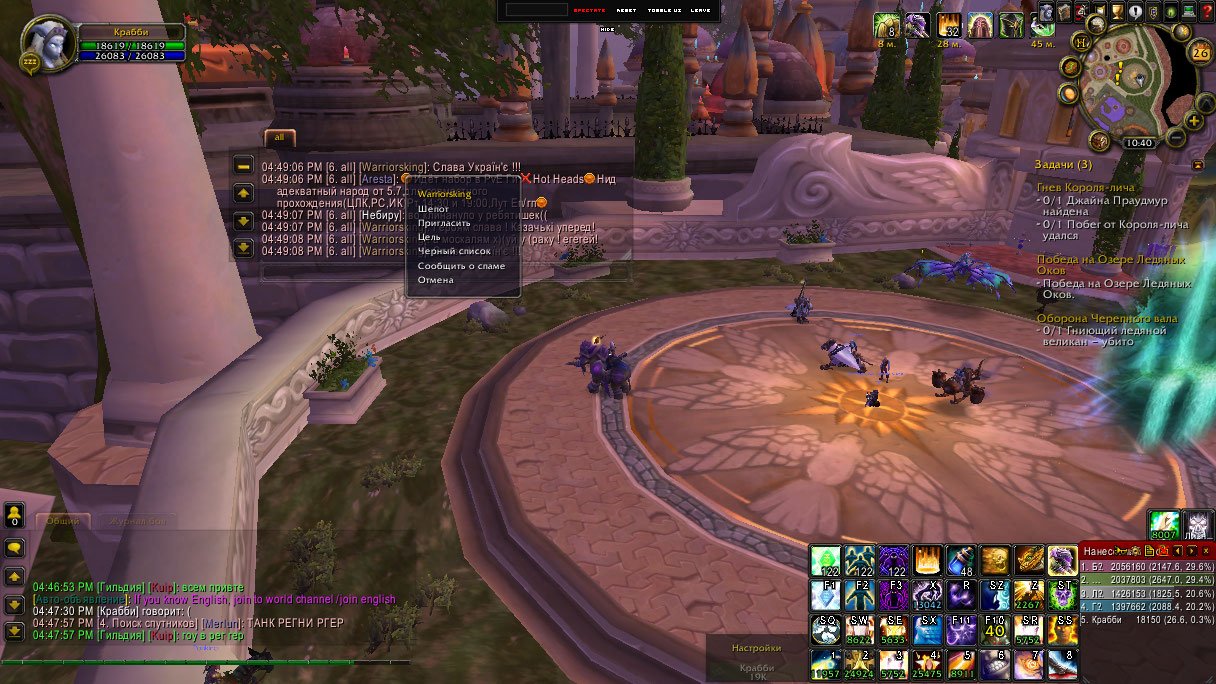Click Черный список in the context menu

pyautogui.click(x=454, y=251)
